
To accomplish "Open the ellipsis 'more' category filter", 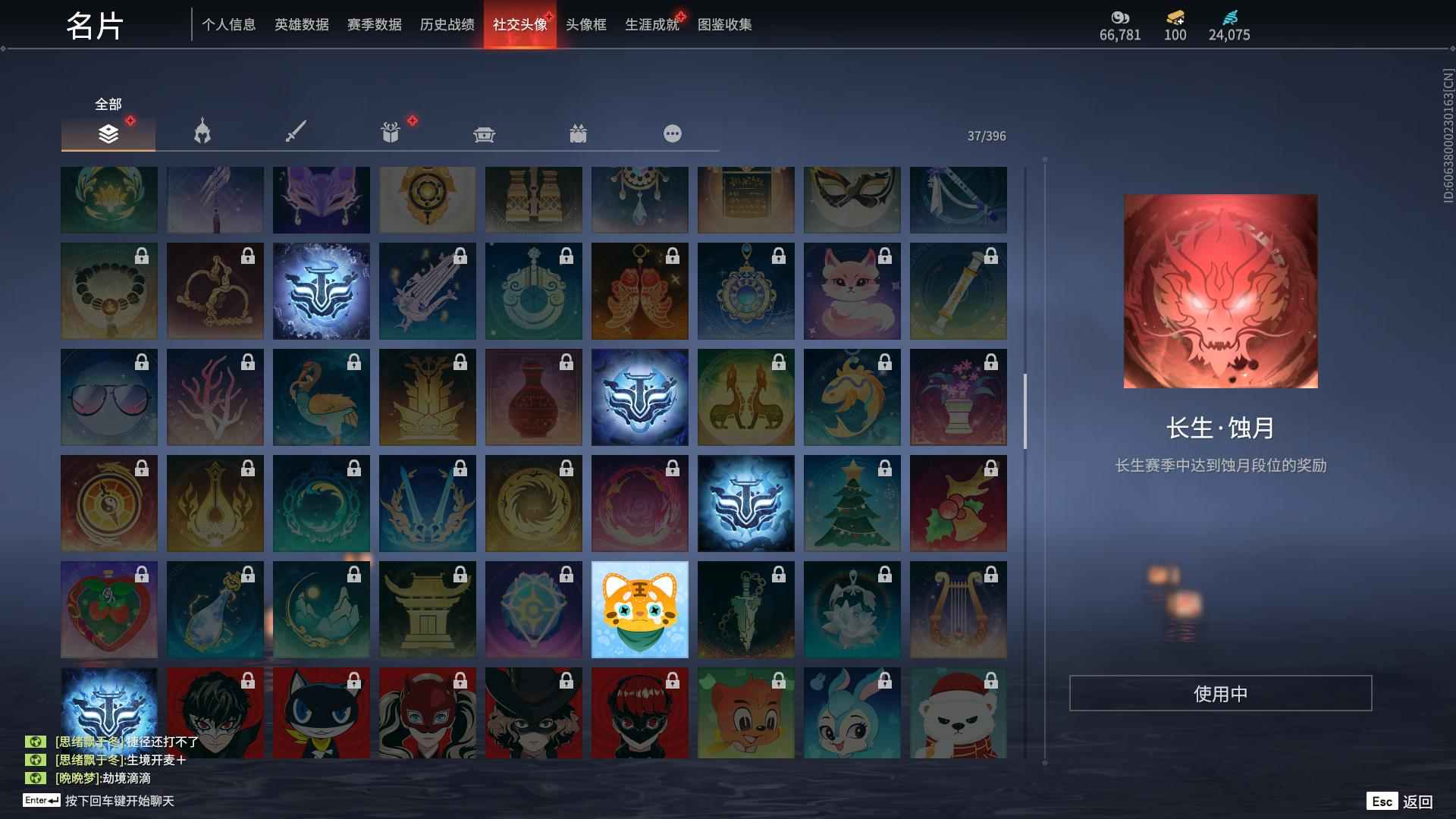I will pyautogui.click(x=672, y=133).
